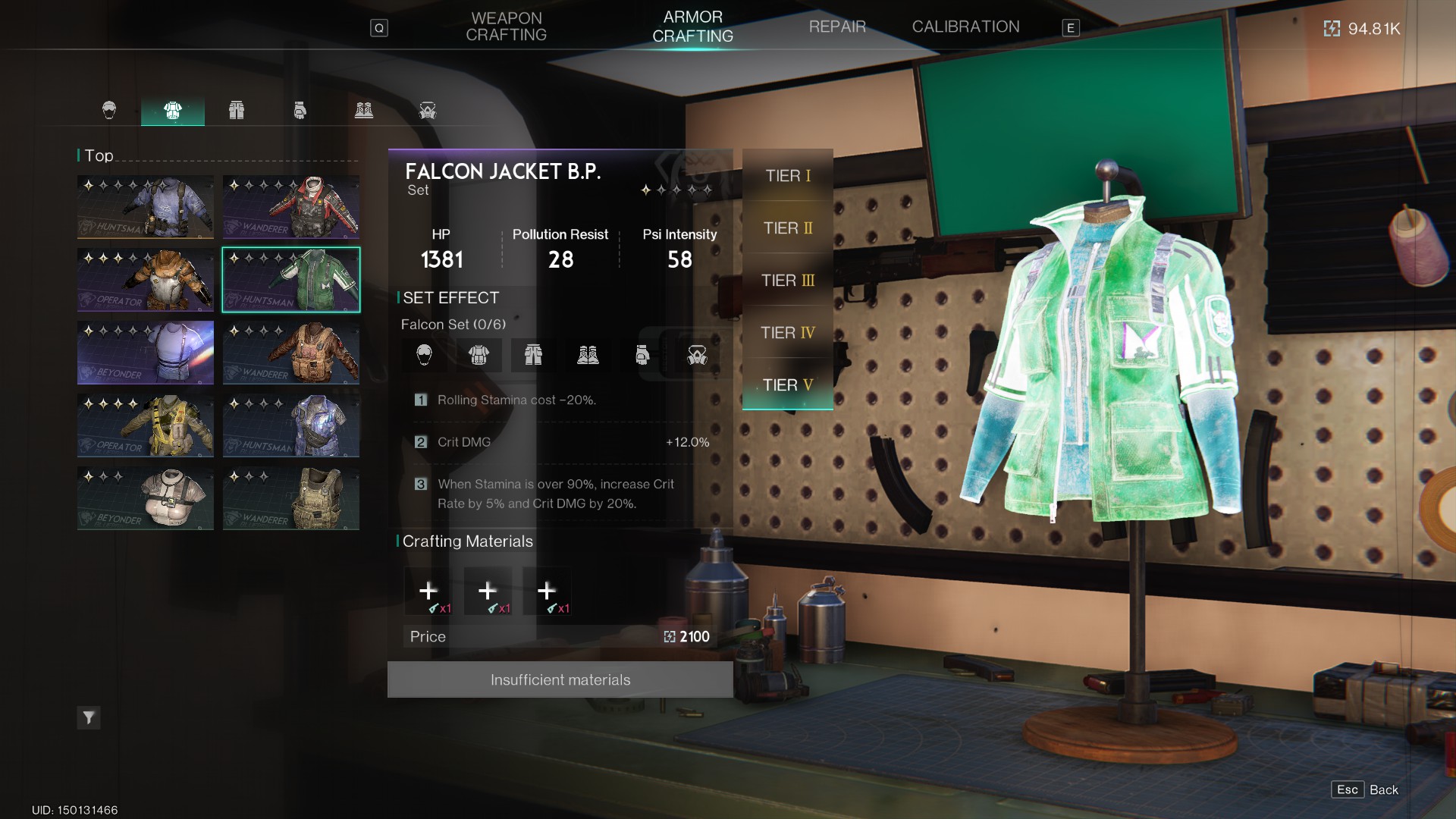Choose the pants armor category icon
This screenshot has width=1456, height=819.
pyautogui.click(x=237, y=111)
